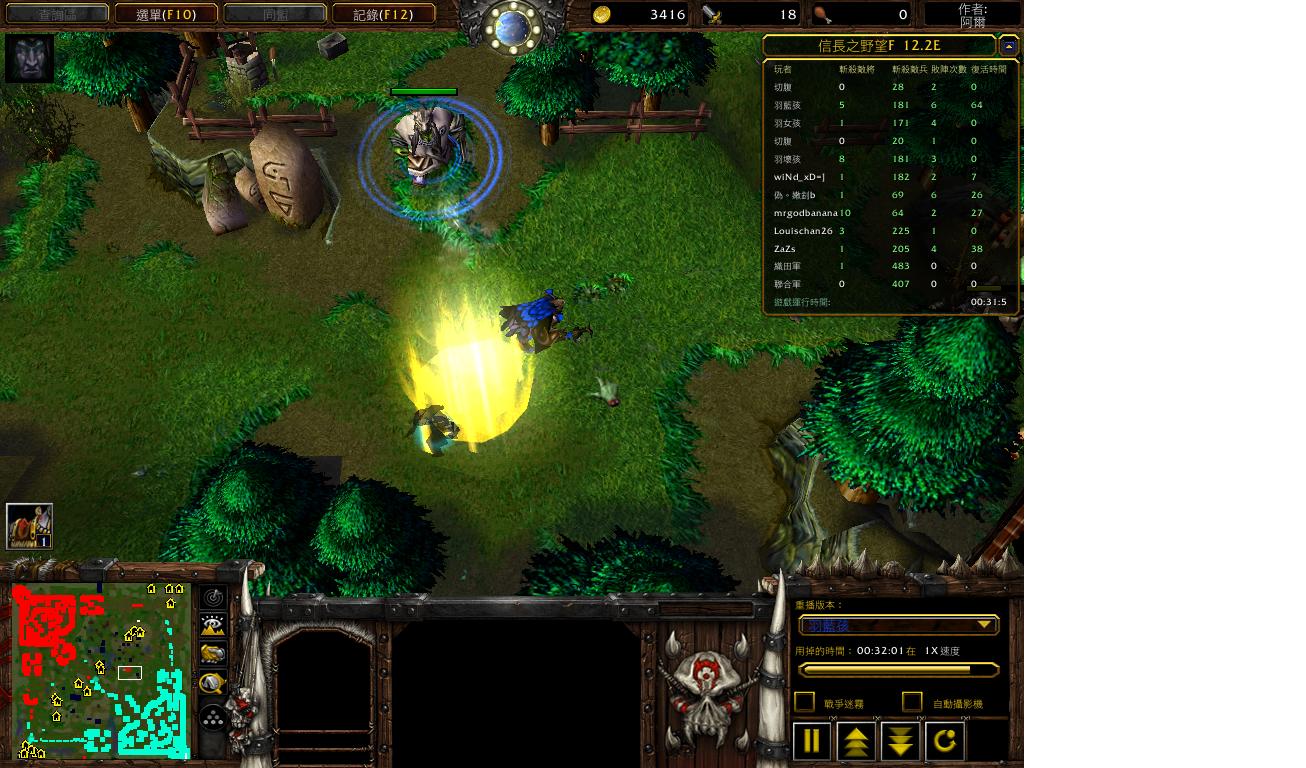Click the replay progress bar
Screen dimensions: 1306x768
(898, 670)
